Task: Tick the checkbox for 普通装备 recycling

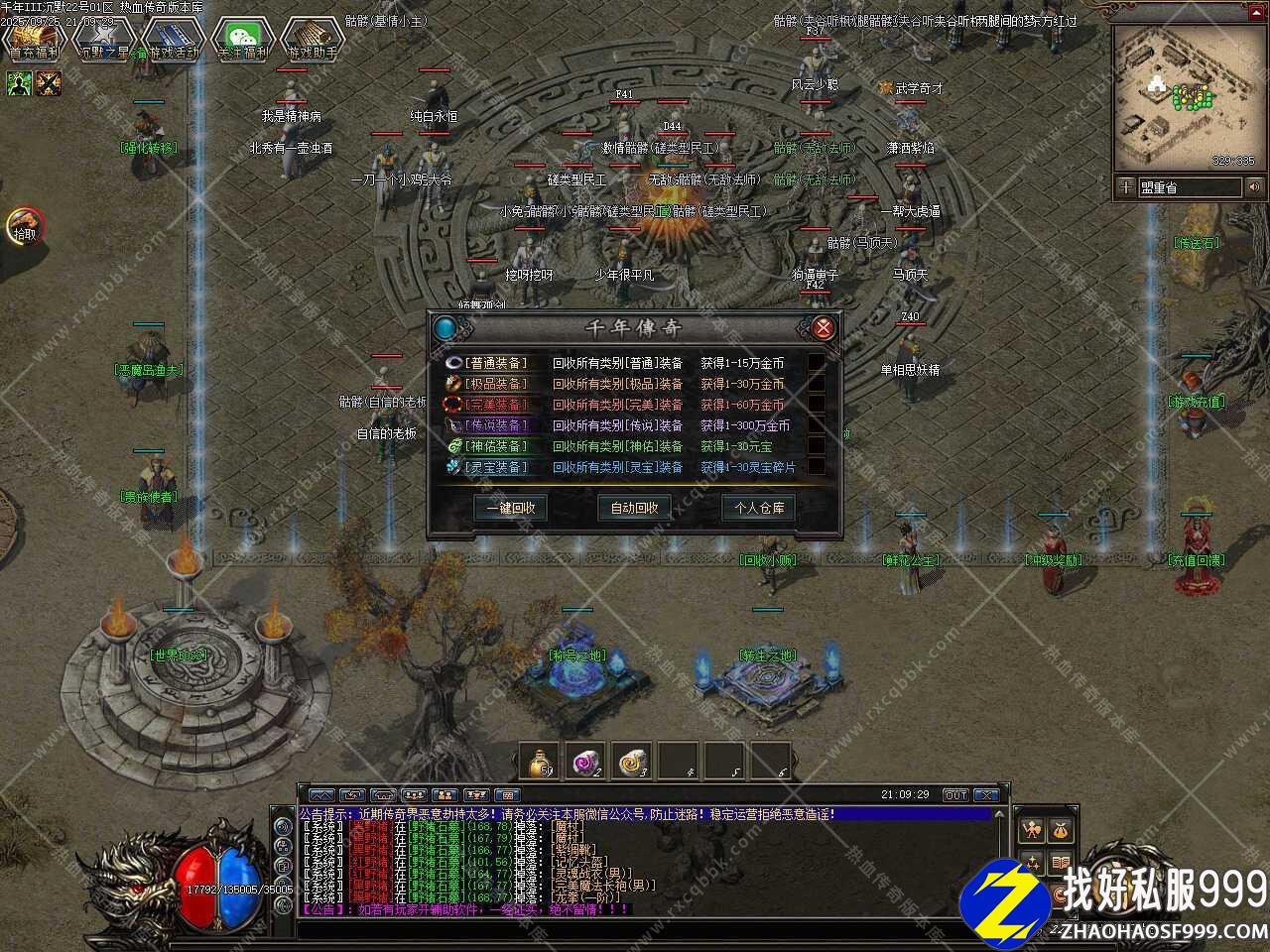Action: coord(816,363)
